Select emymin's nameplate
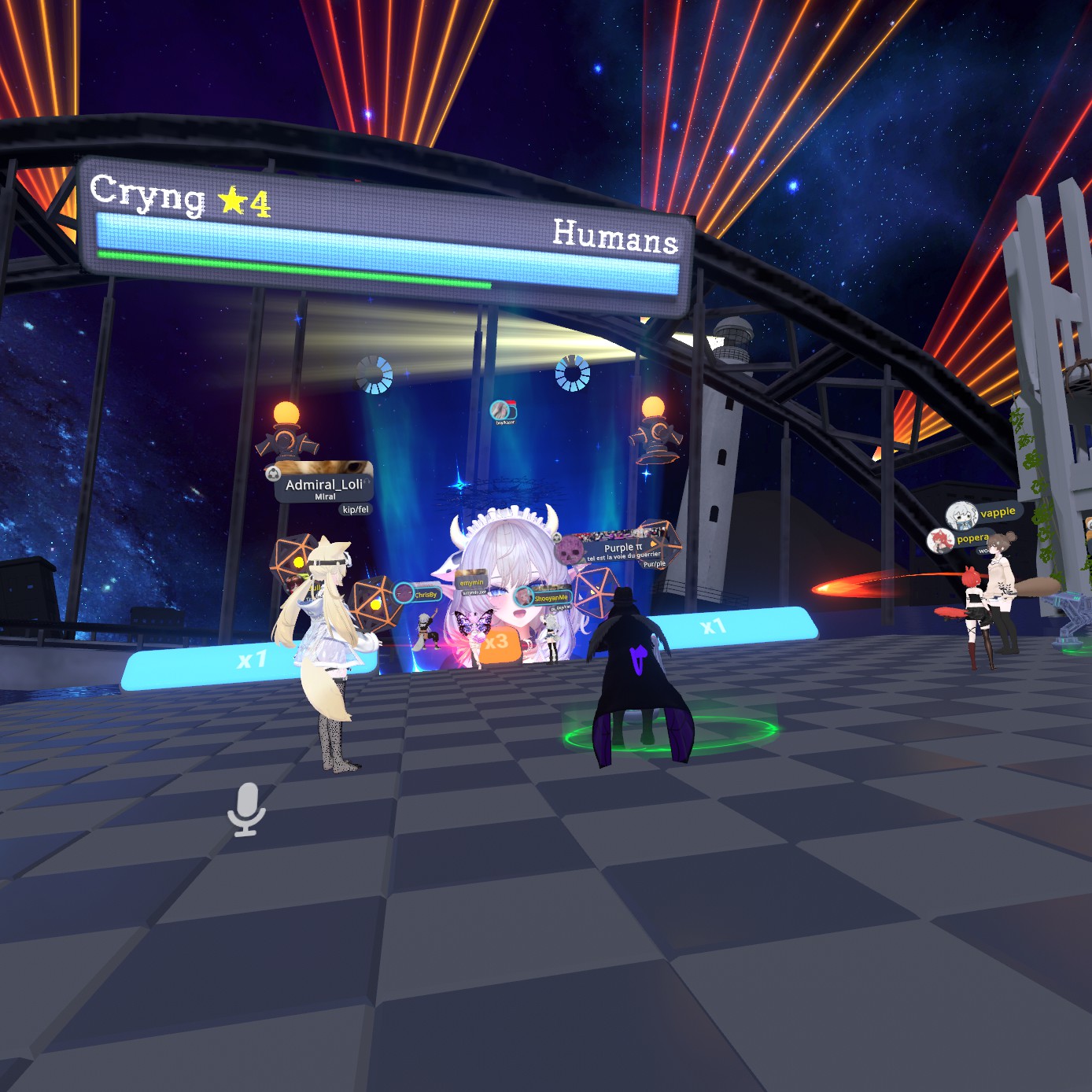Viewport: 1092px width, 1092px height. 471,582
